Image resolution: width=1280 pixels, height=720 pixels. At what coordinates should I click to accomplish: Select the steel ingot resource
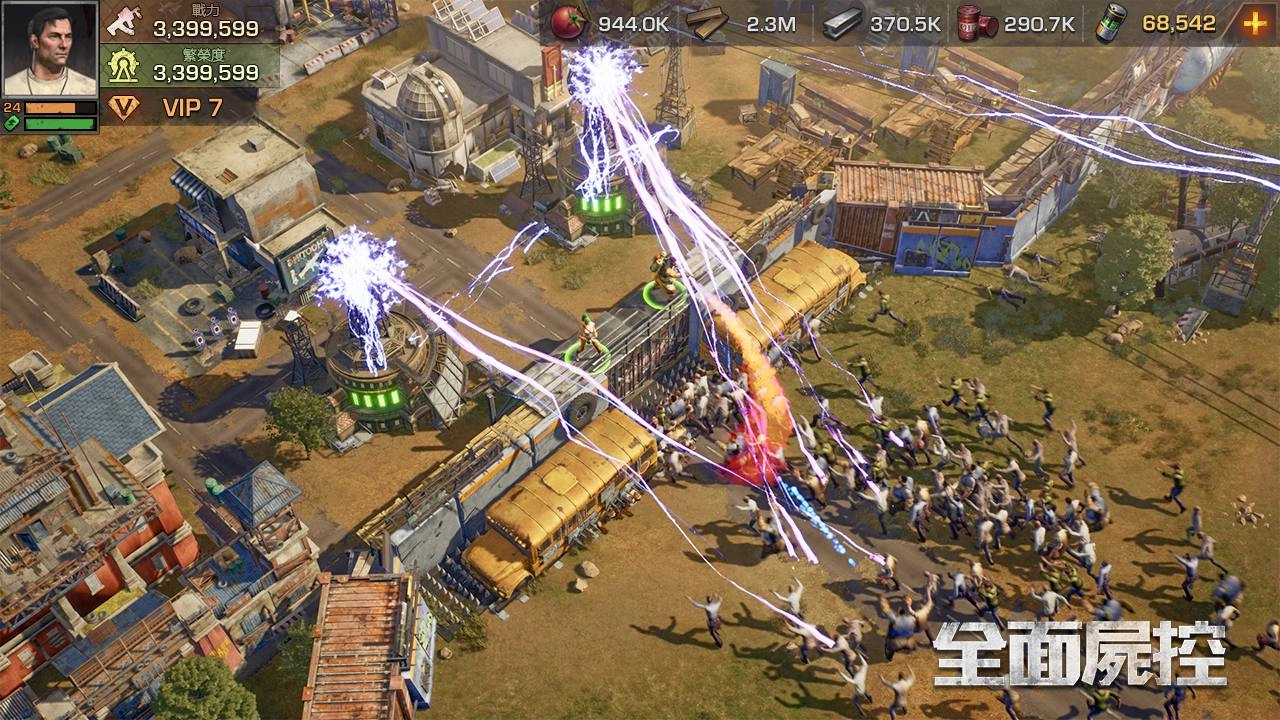(841, 23)
